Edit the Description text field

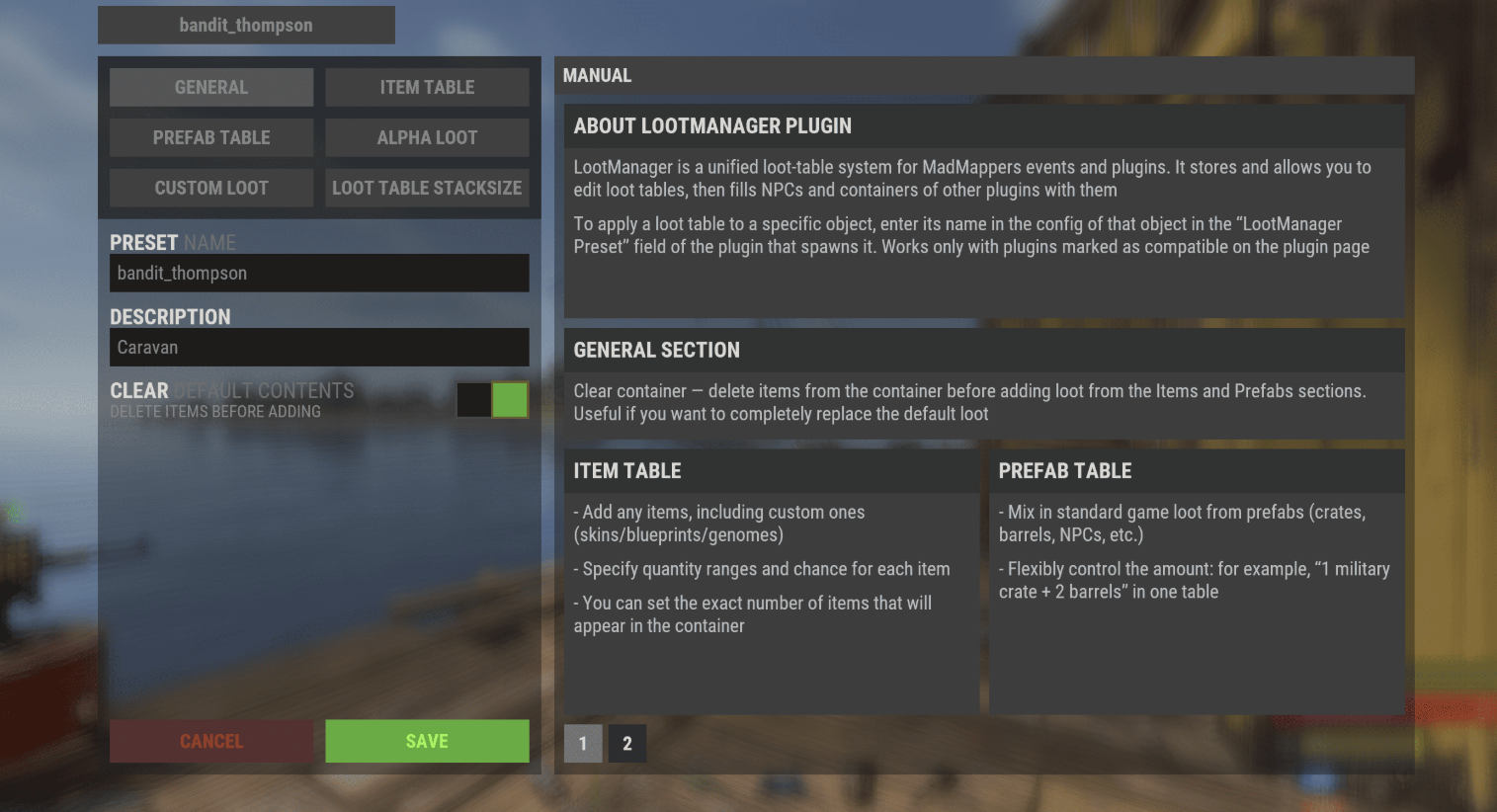(319, 347)
